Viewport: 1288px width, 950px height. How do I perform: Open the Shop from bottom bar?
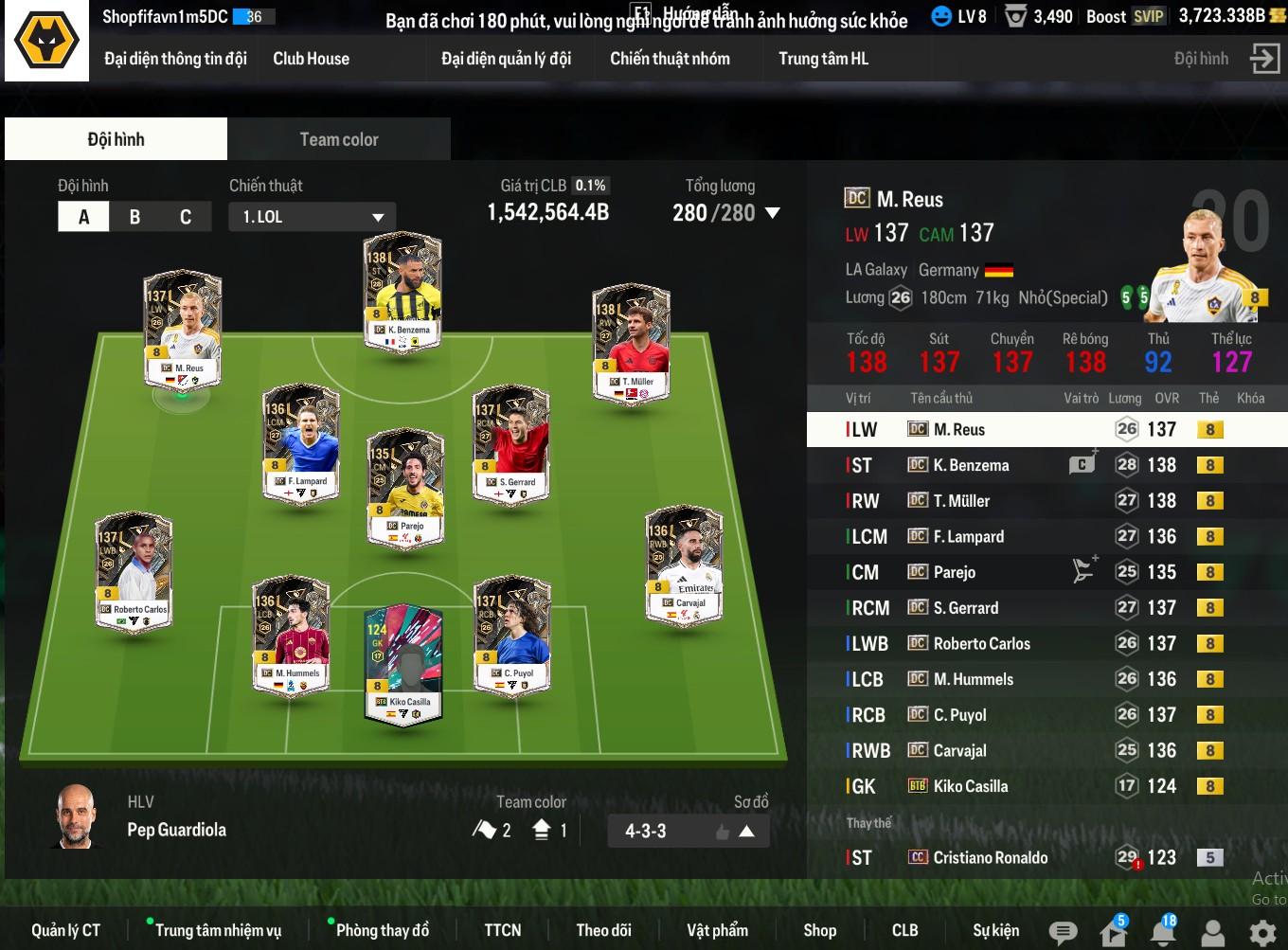[819, 930]
